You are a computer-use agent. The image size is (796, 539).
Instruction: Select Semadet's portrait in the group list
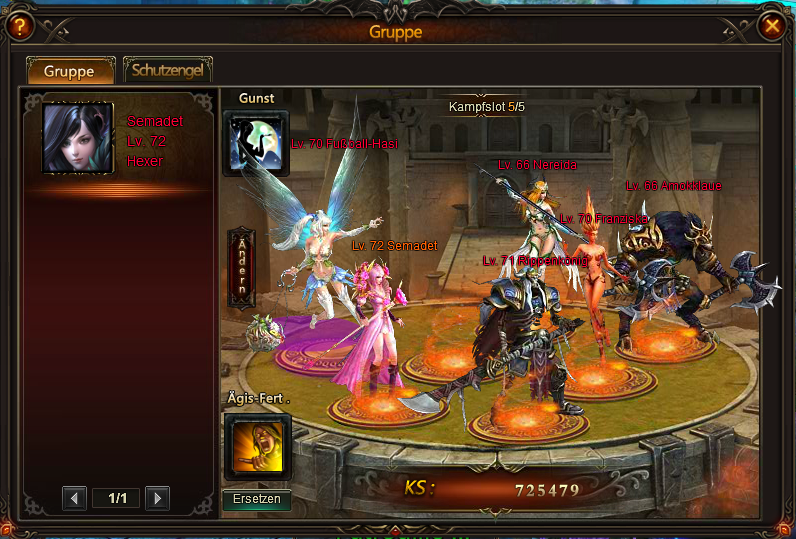click(x=77, y=137)
